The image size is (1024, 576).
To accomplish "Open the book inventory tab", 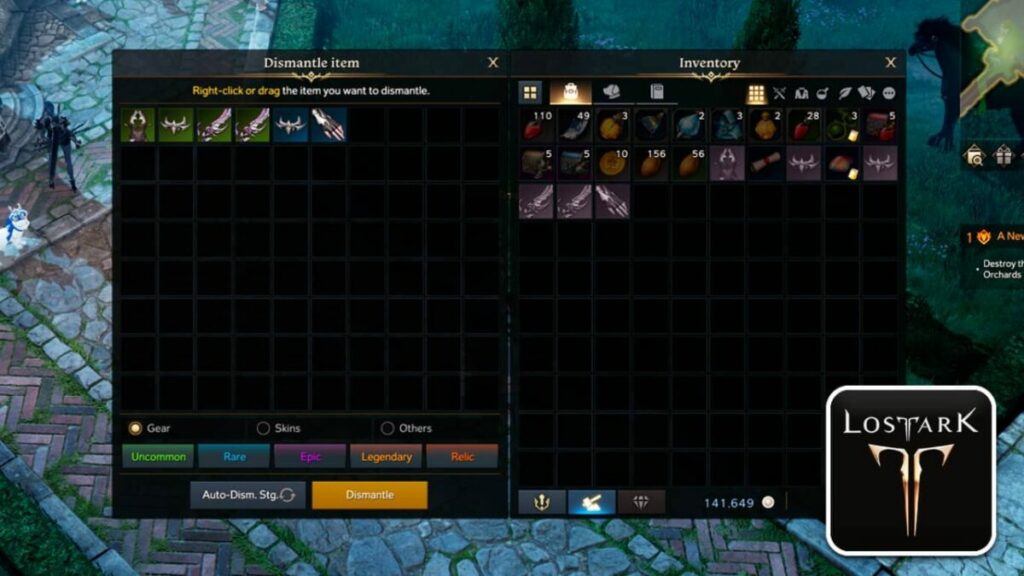I will coord(656,92).
